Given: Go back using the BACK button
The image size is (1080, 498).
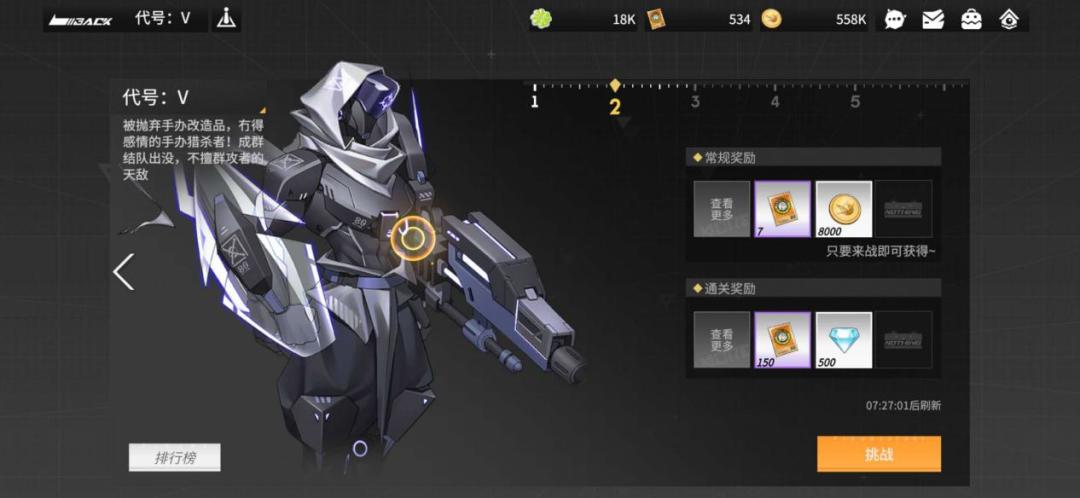Looking at the screenshot, I should (x=81, y=19).
